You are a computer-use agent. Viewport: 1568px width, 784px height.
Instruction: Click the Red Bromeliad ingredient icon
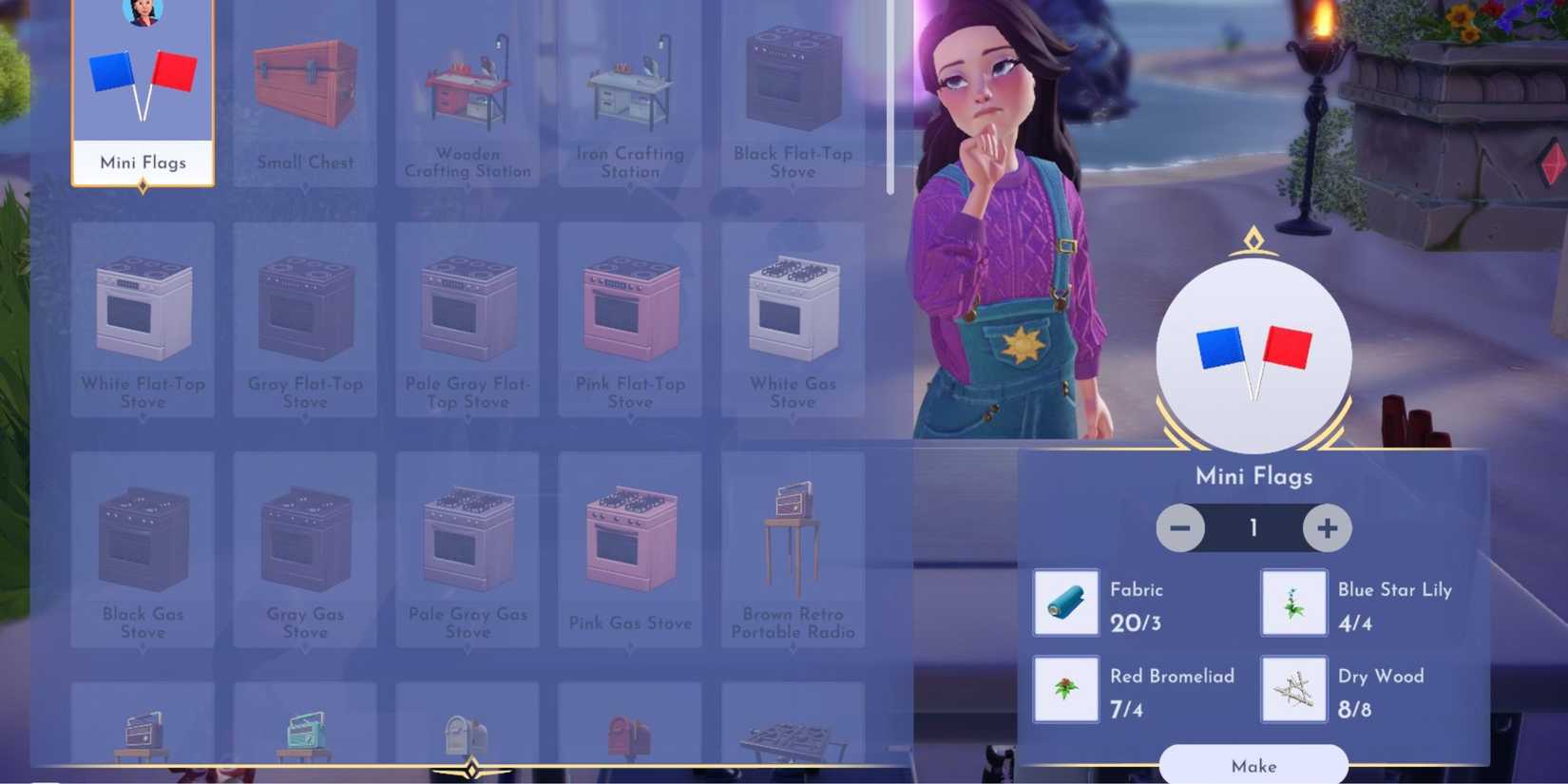click(1064, 689)
